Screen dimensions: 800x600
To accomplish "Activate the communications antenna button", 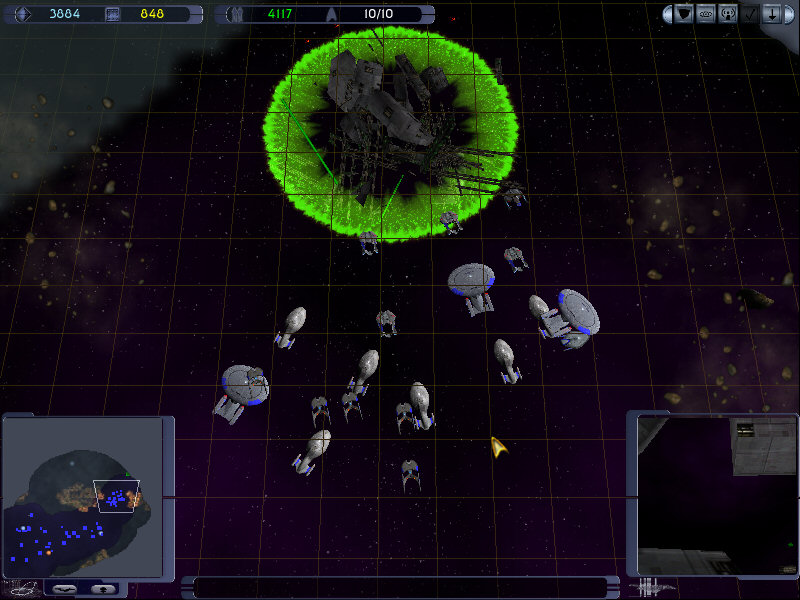I will point(727,14).
